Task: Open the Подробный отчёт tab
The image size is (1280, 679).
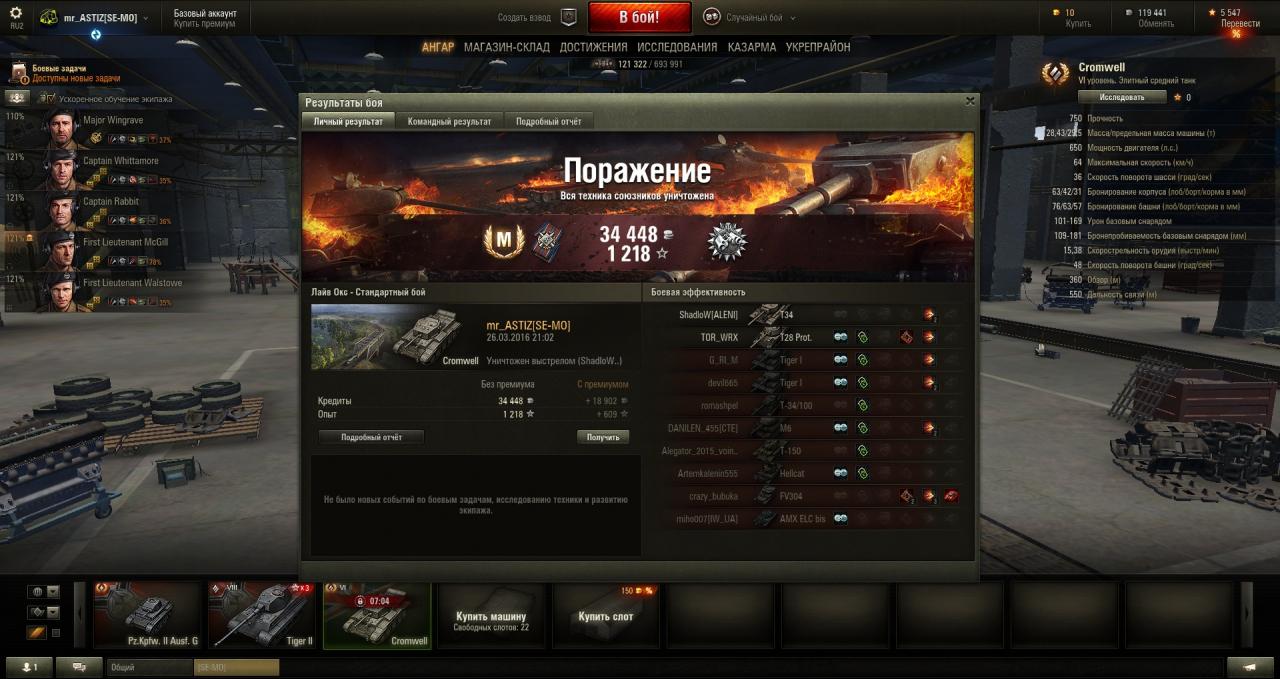Action: tap(548, 121)
